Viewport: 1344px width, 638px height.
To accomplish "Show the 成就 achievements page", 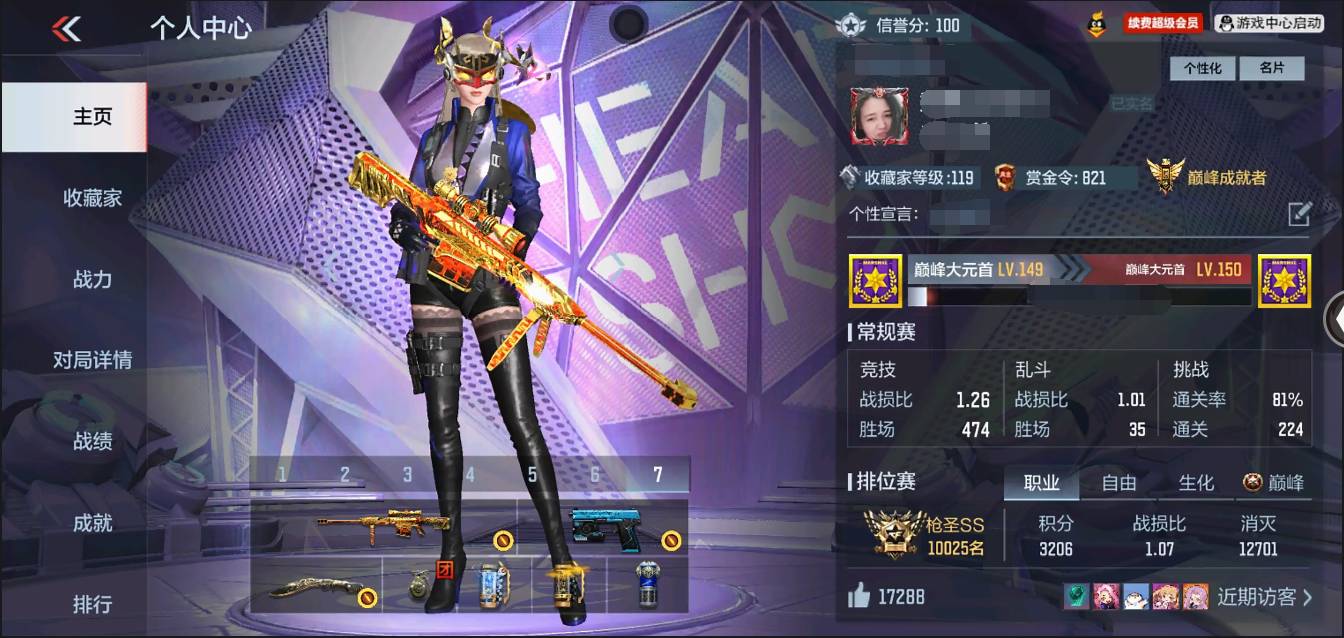I will pos(92,523).
